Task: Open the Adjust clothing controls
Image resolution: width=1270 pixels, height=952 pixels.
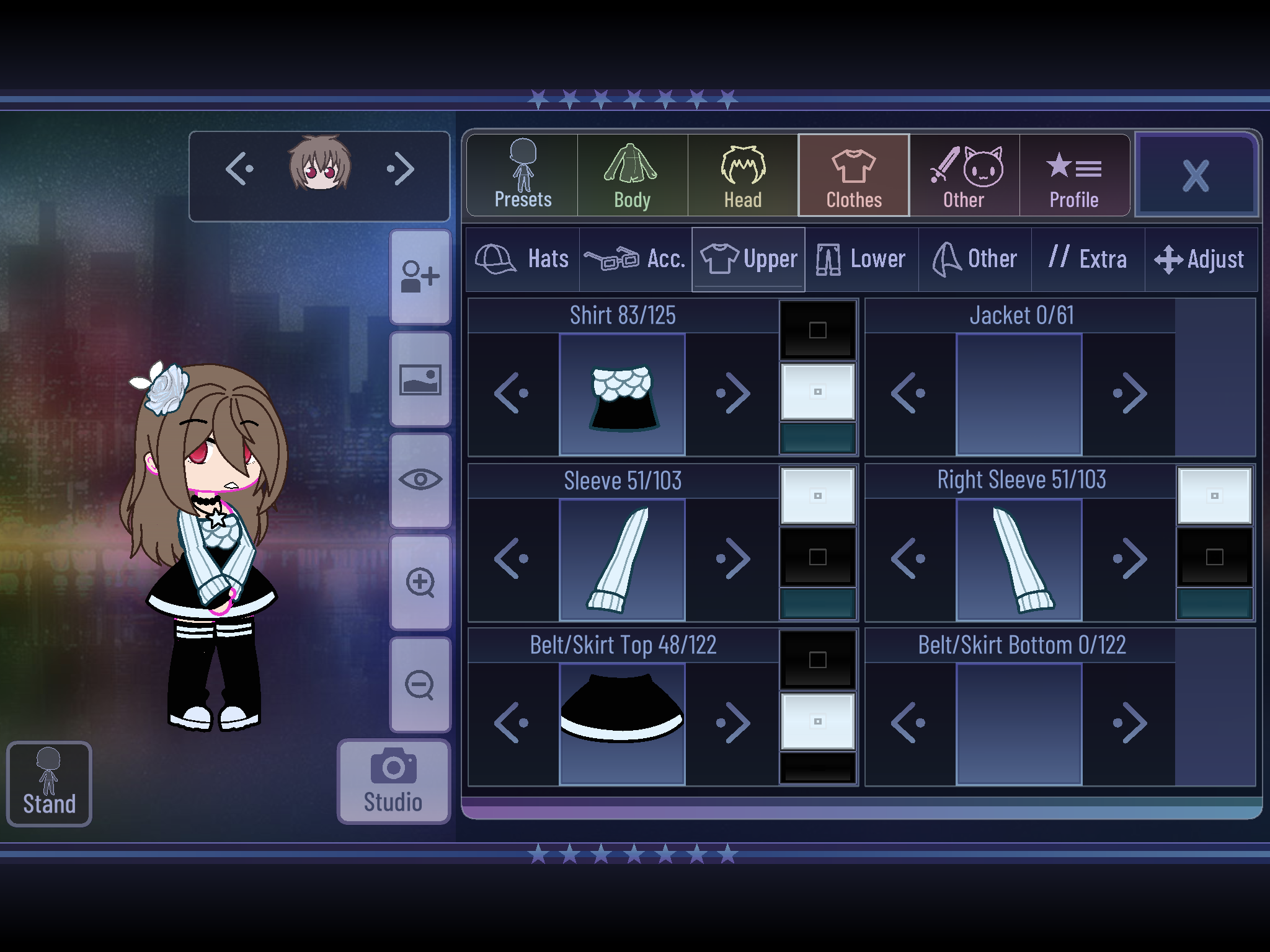Action: 1200,258
